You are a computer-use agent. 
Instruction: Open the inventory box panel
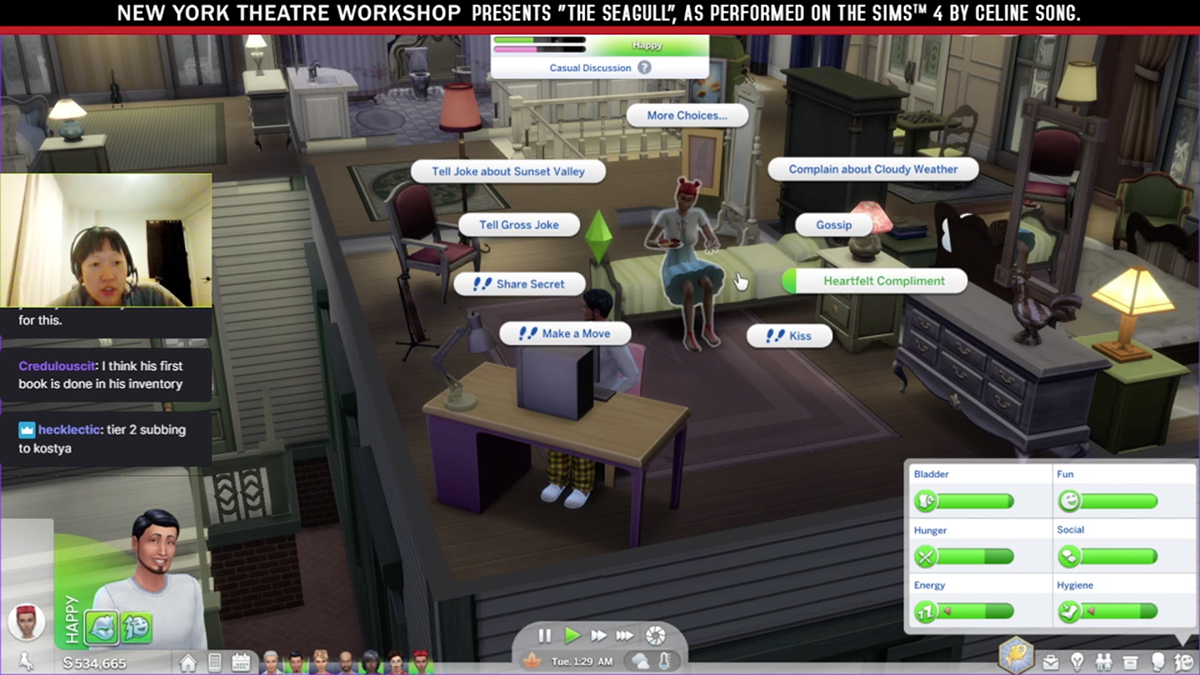tap(1130, 661)
